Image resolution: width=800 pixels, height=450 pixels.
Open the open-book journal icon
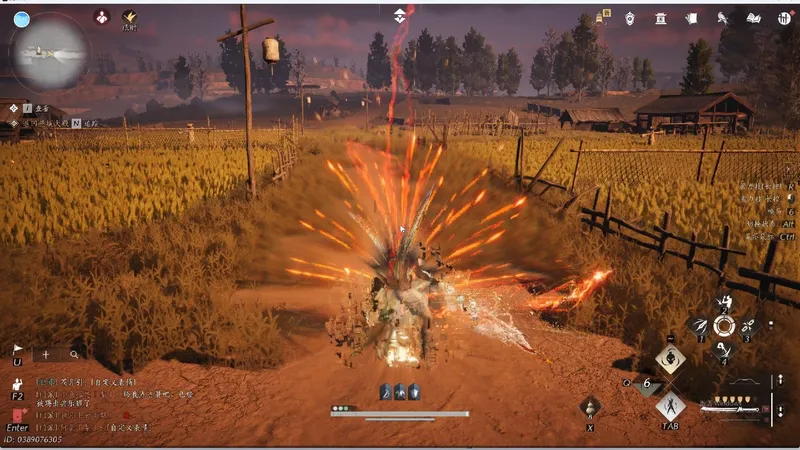[754, 18]
